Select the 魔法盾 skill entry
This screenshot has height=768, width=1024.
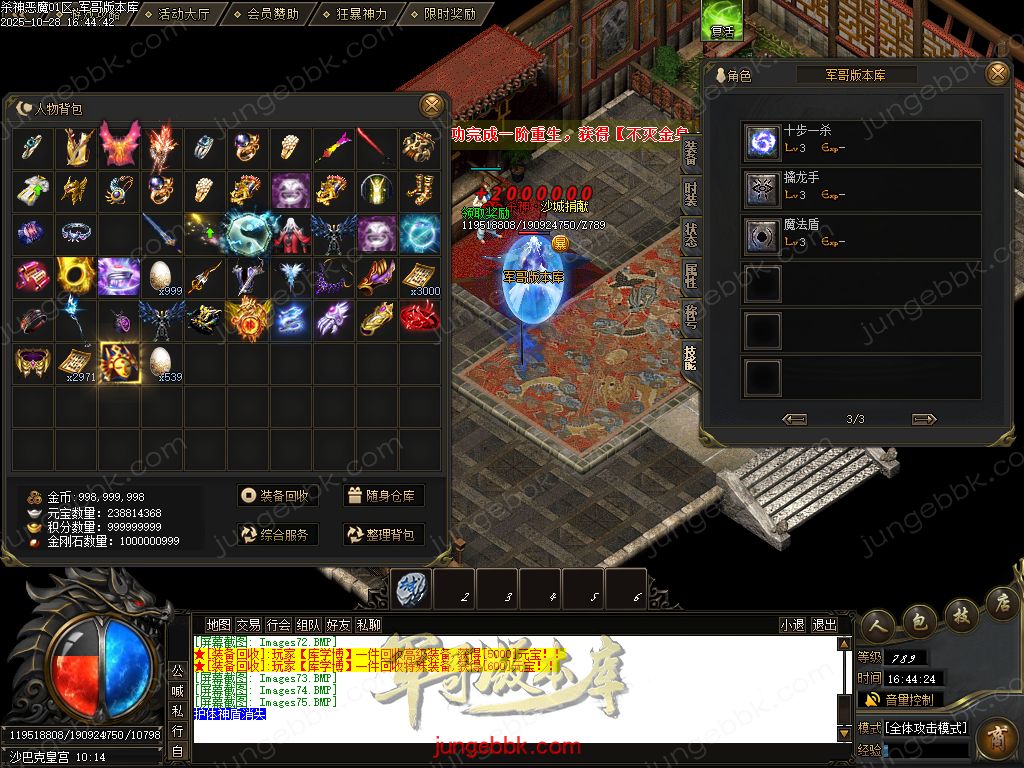click(861, 236)
